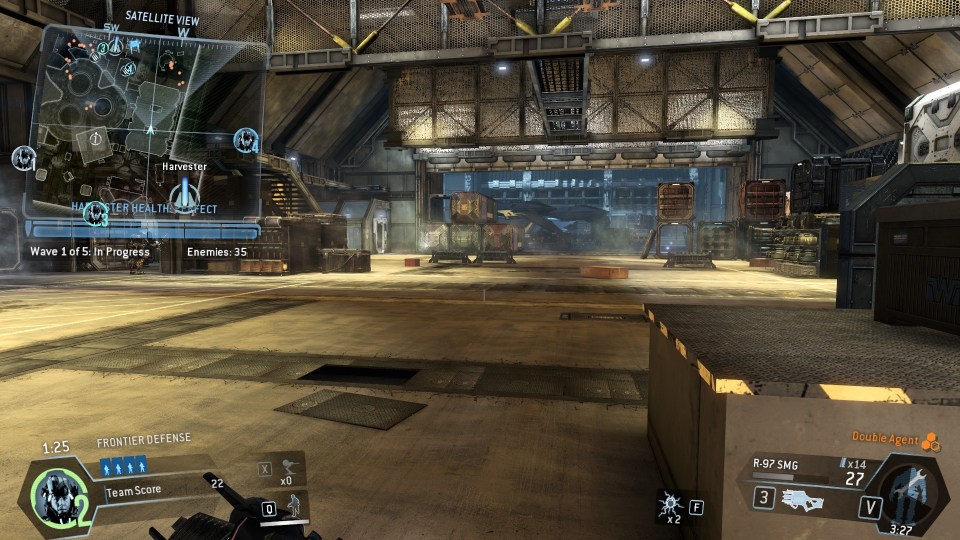Click teammate 4's pilot marker
Image resolution: width=960 pixels, height=540 pixels.
click(246, 140)
